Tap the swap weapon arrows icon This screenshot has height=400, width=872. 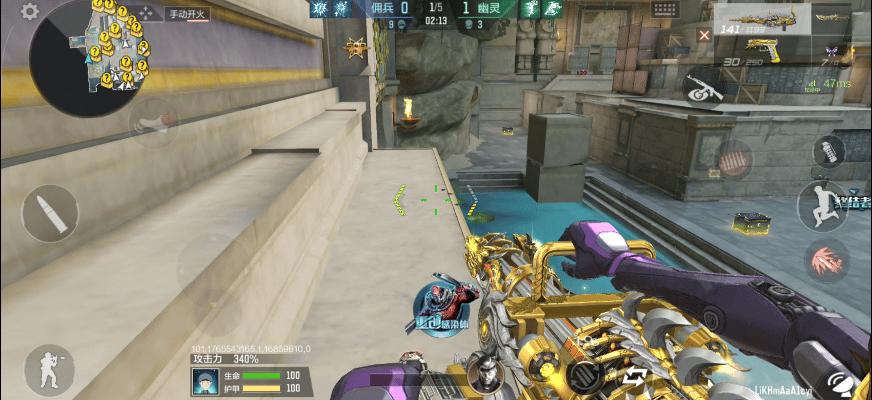click(635, 376)
